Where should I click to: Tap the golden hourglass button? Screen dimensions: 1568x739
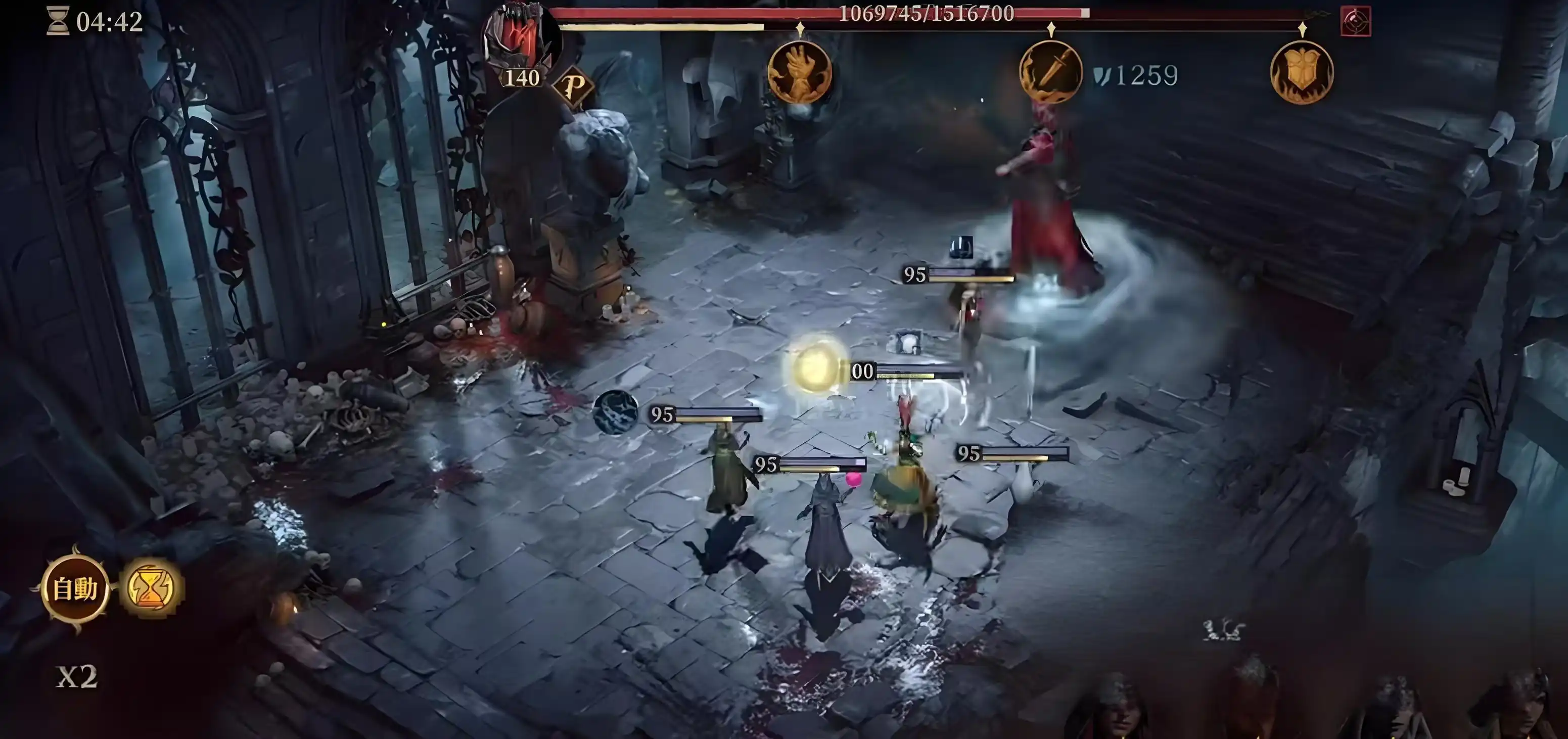pyautogui.click(x=150, y=589)
